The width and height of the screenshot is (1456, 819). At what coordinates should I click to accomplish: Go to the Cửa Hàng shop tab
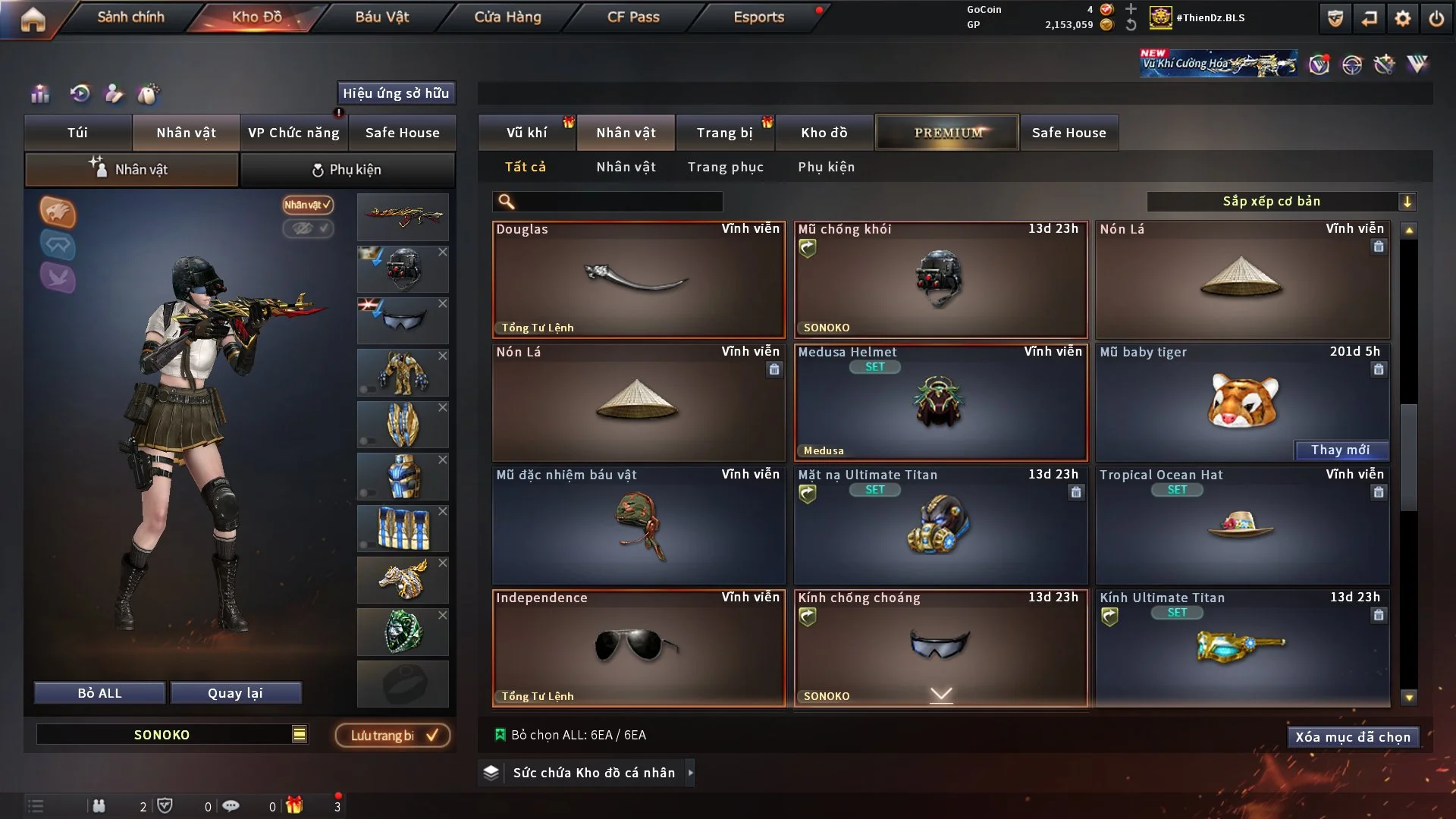pyautogui.click(x=507, y=17)
